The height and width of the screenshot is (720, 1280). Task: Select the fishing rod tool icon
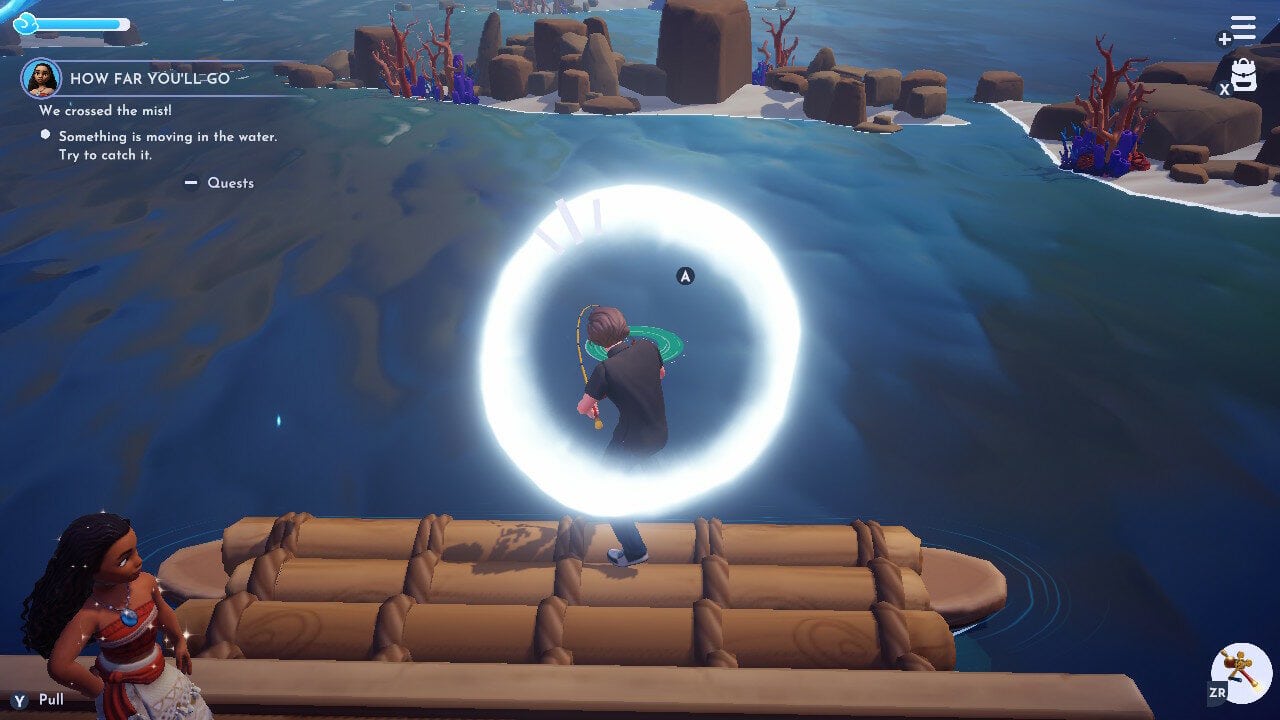coord(1240,673)
